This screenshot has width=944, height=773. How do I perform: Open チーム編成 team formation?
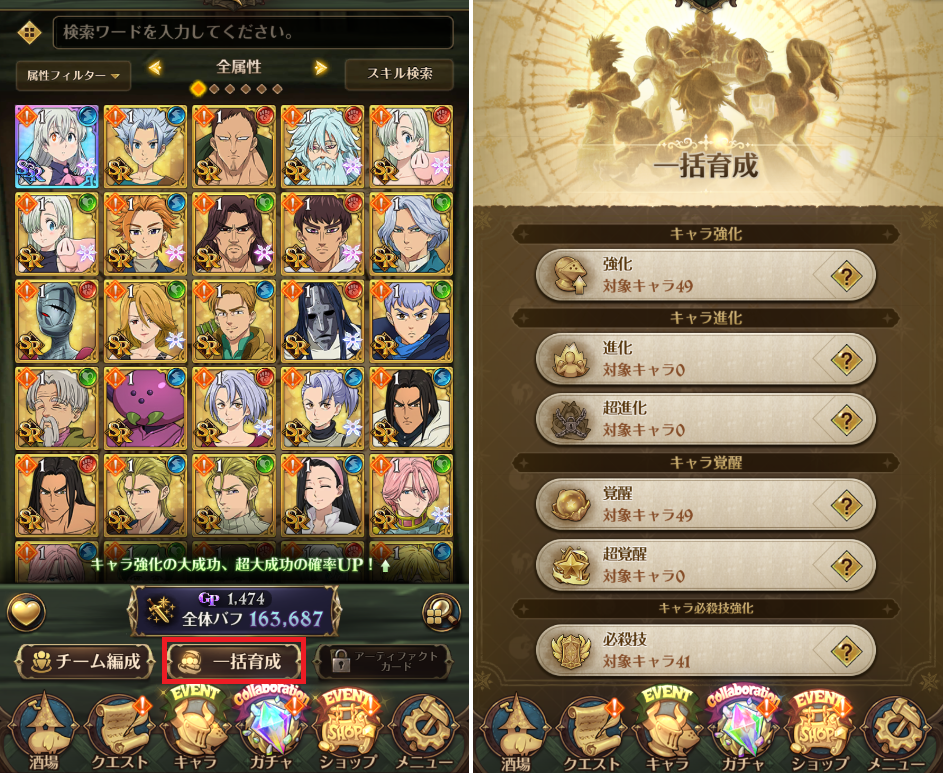point(86,661)
